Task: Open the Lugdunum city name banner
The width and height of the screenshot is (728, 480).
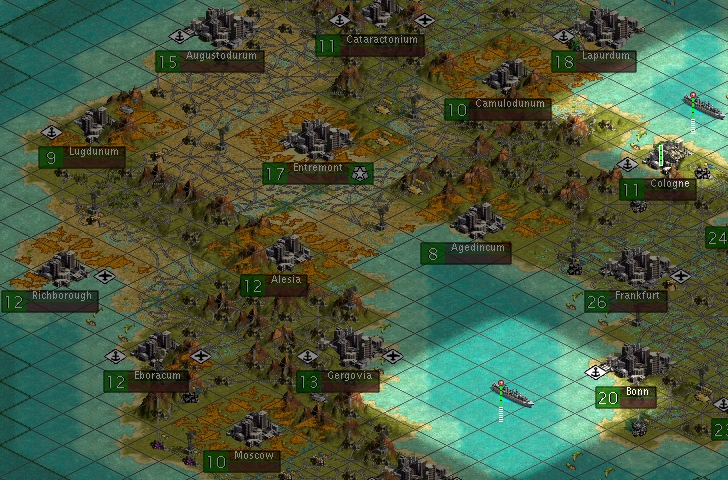Action: pyautogui.click(x=93, y=155)
